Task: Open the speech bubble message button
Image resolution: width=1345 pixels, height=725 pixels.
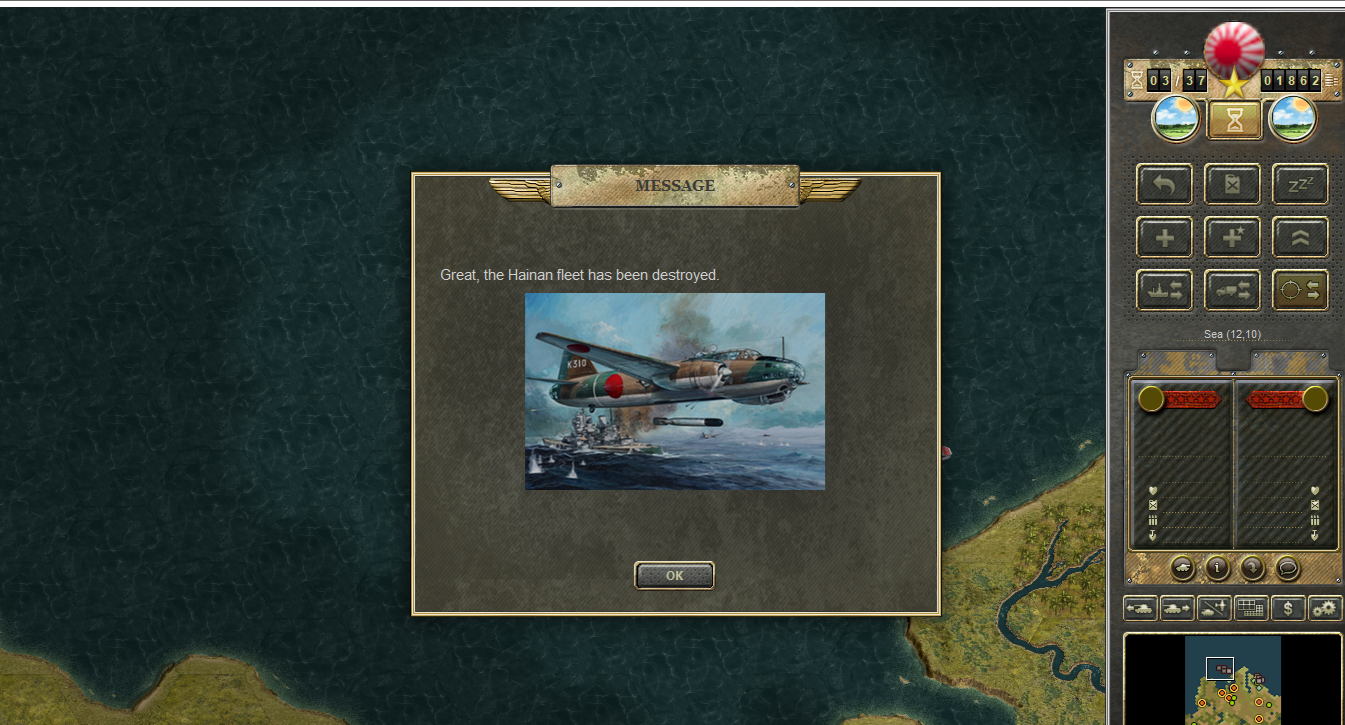Action: click(x=1288, y=568)
